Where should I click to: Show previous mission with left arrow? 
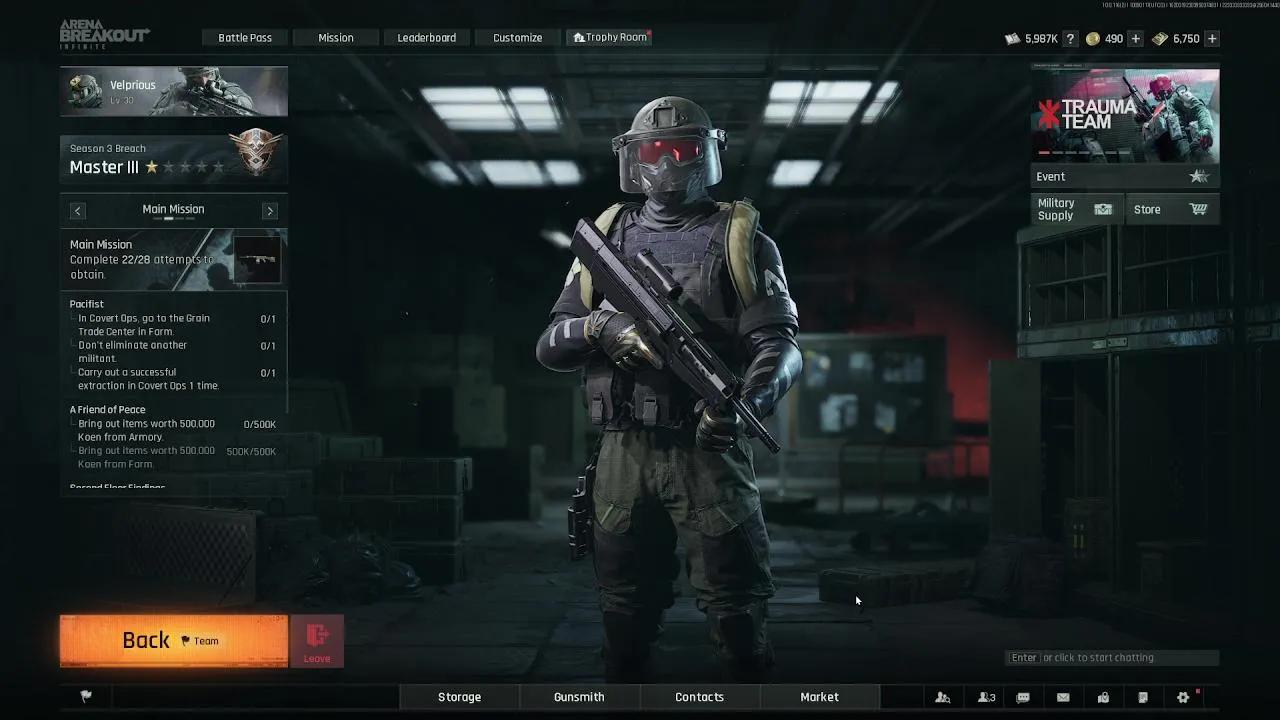tap(78, 210)
